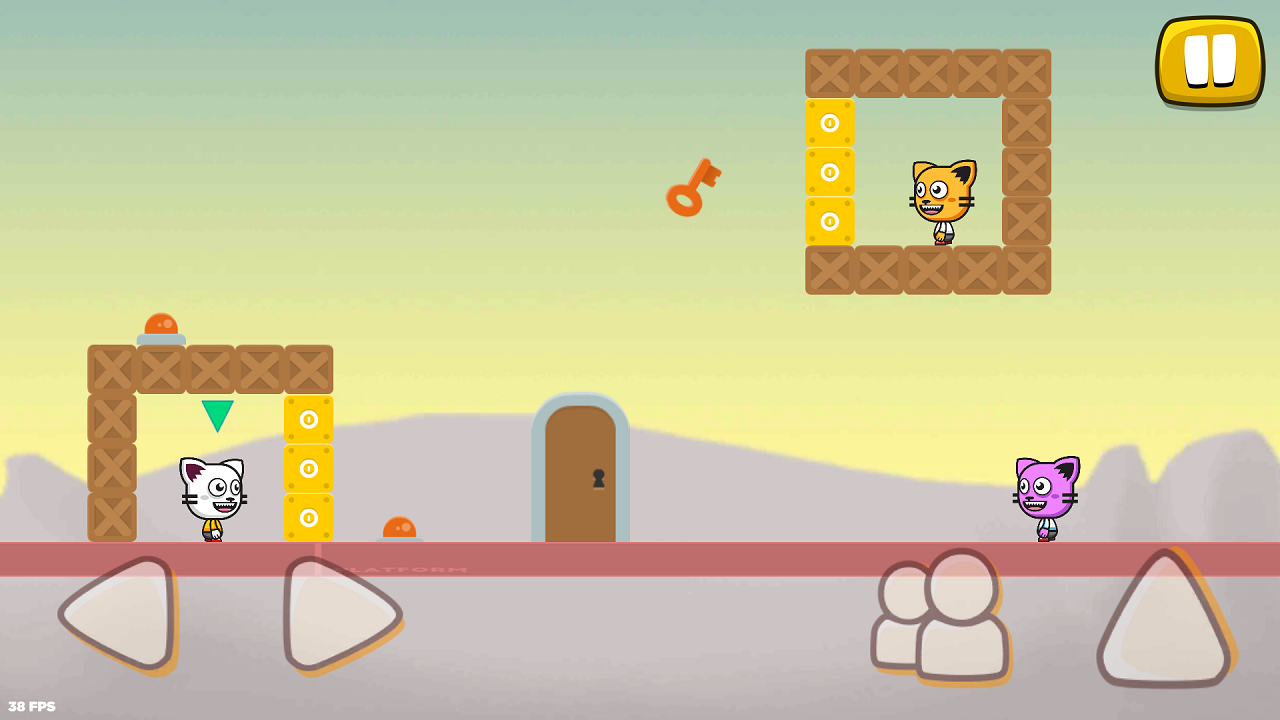The height and width of the screenshot is (720, 1280).
Task: Click the orange lamp atop the crate tower
Action: point(162,322)
